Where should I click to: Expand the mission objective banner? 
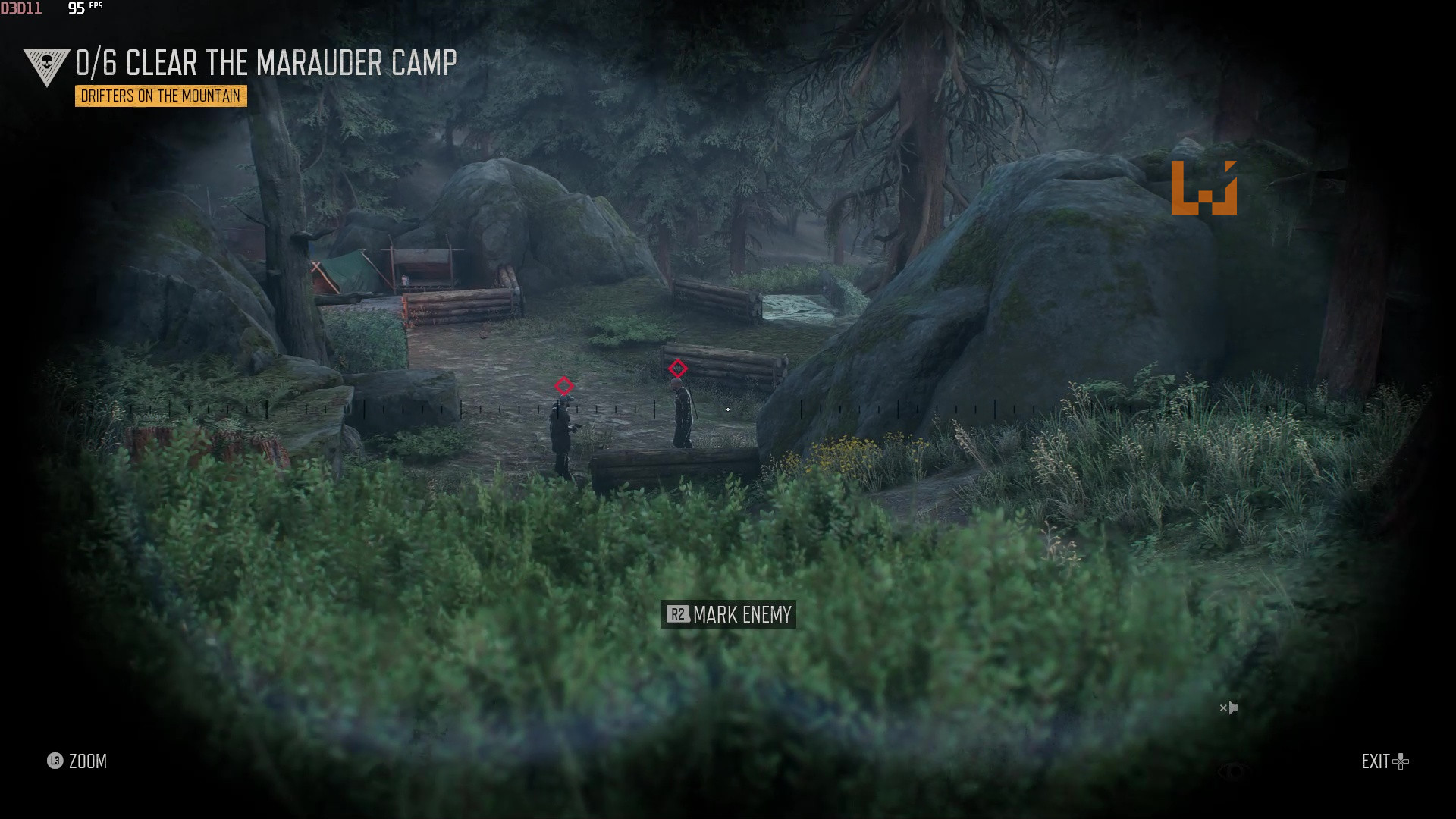coord(265,64)
